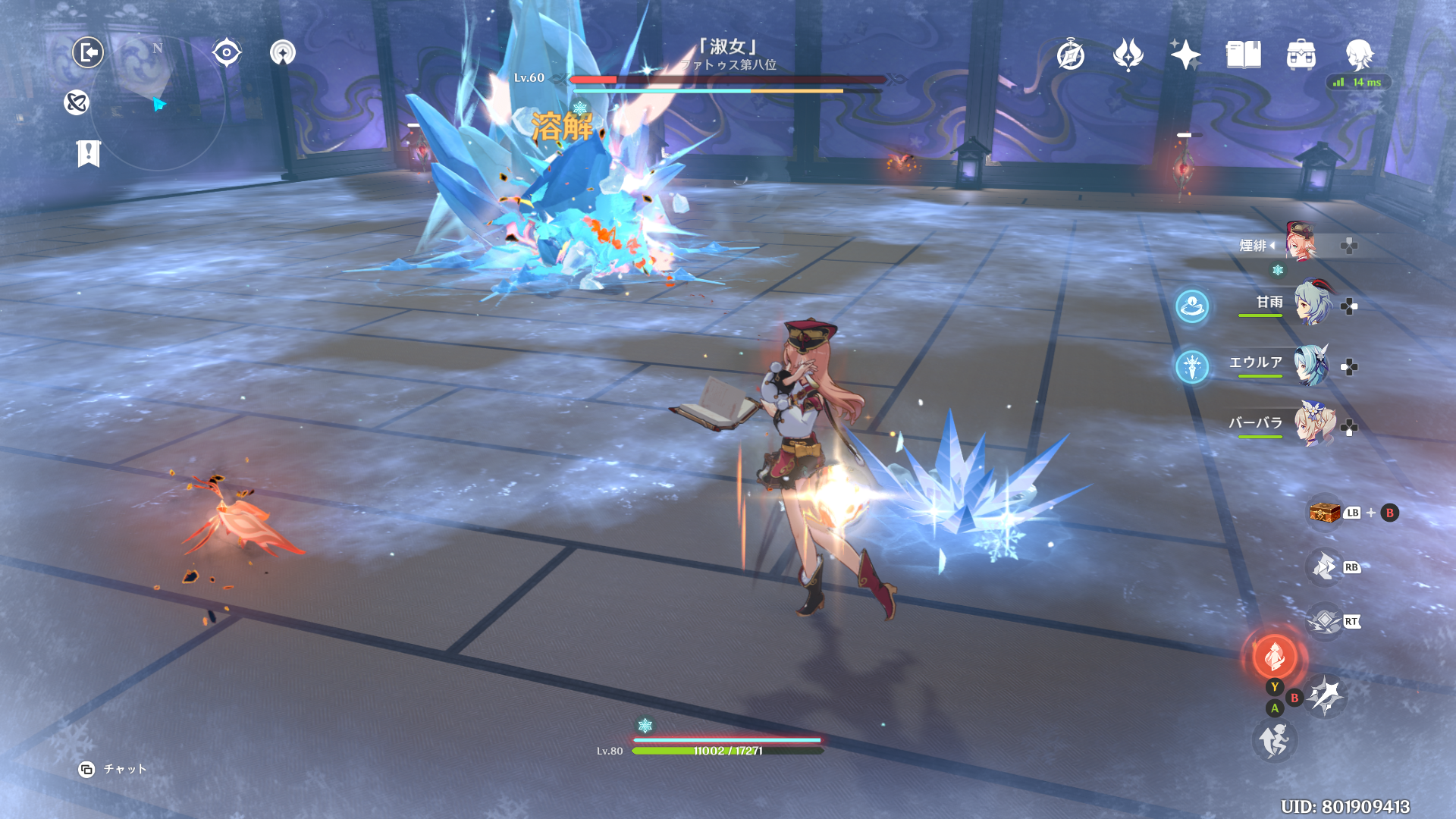
Task: Open the Wish star icon
Action: pyautogui.click(x=1185, y=55)
